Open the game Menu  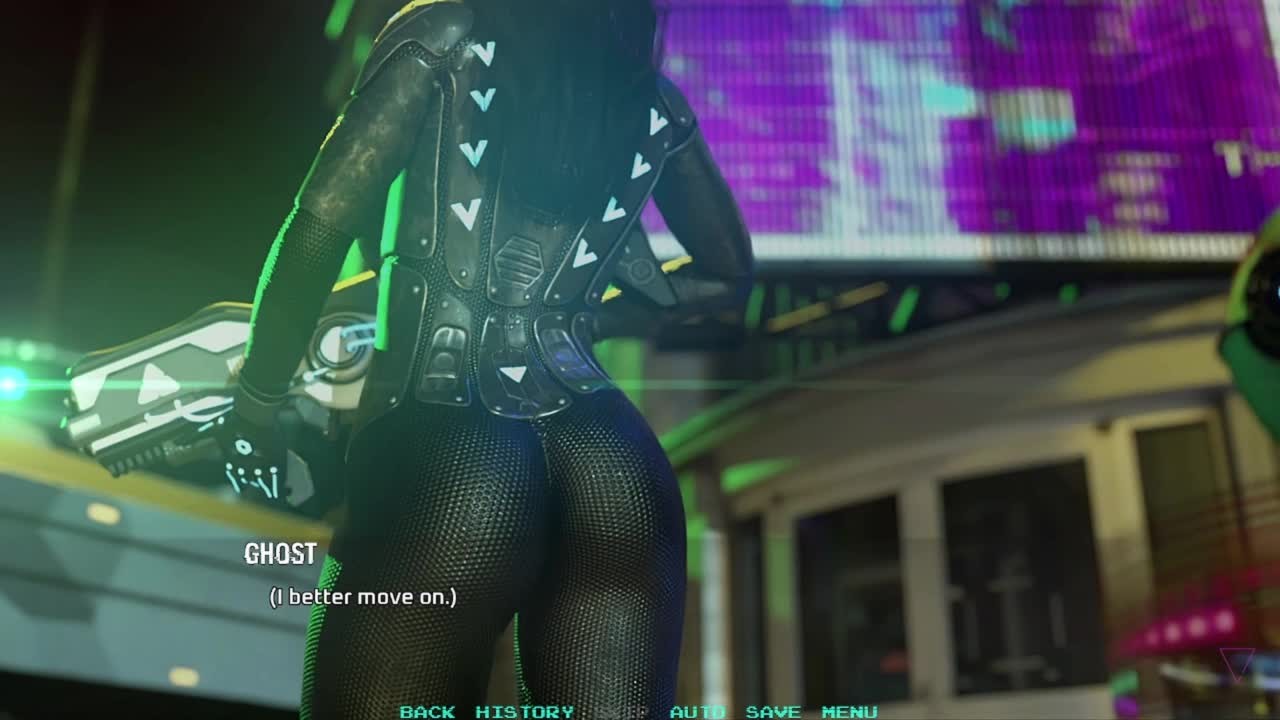849,712
